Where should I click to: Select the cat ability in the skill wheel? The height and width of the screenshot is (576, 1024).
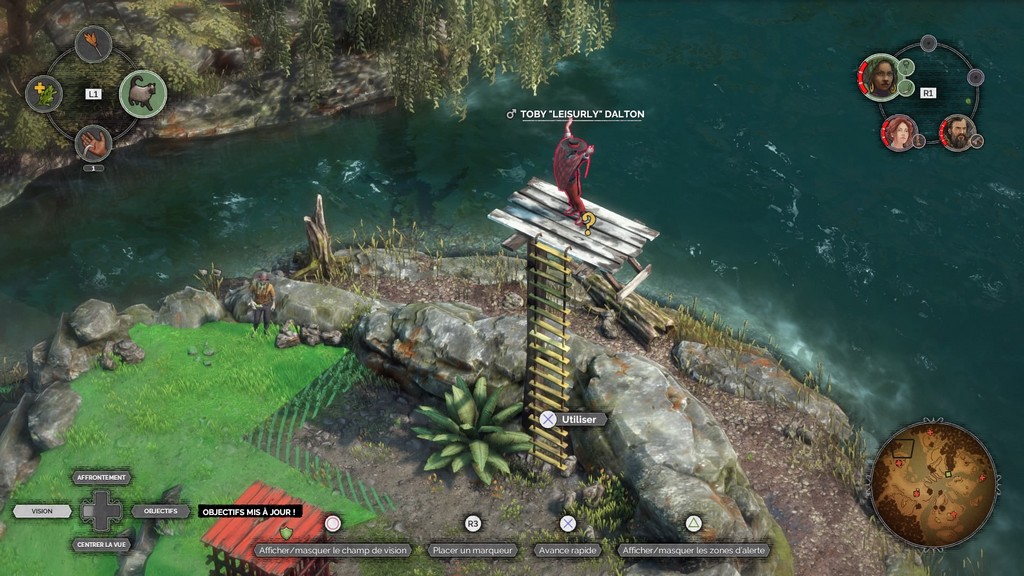(143, 94)
